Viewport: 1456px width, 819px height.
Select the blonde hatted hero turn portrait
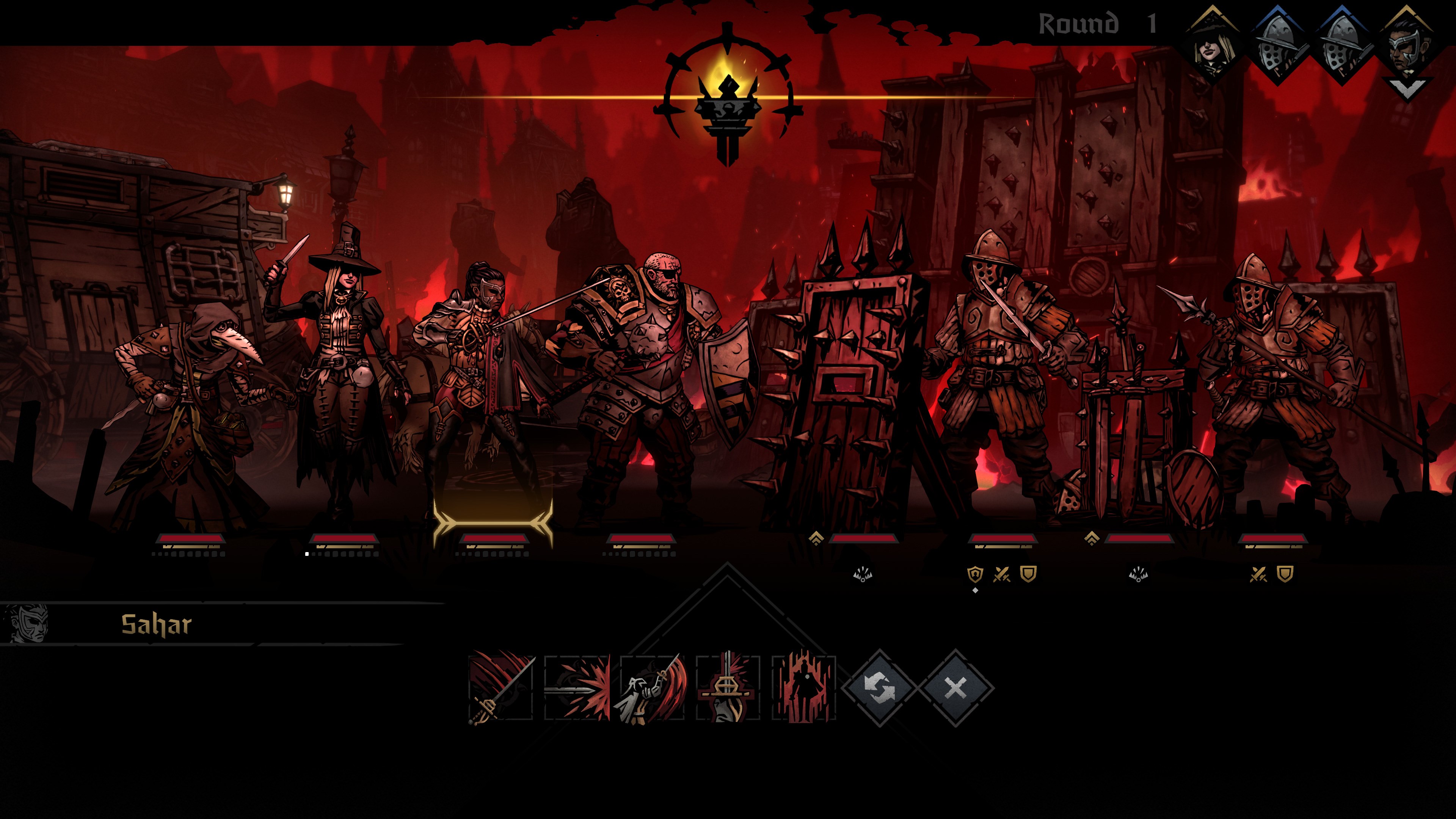click(1213, 50)
